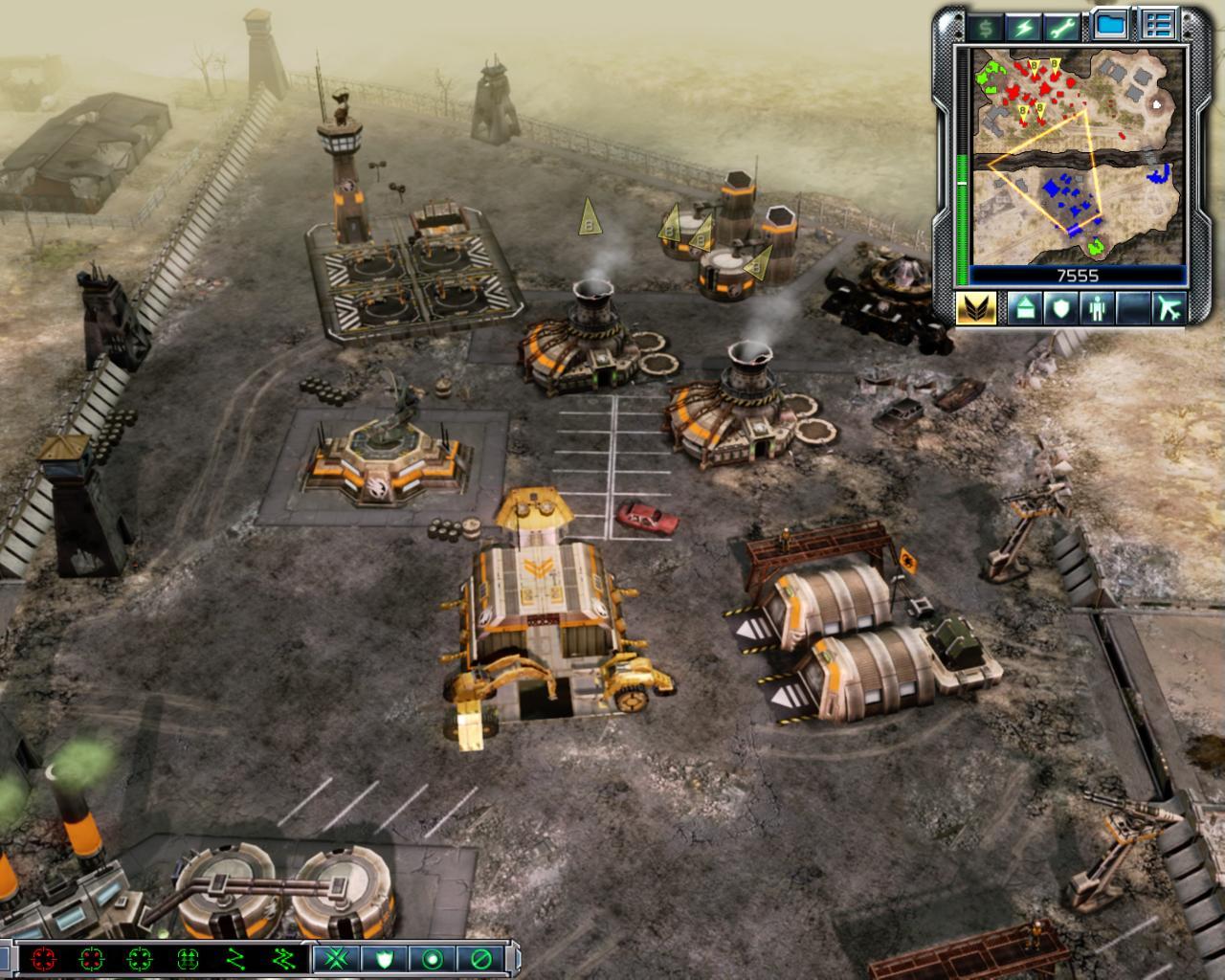Select the single zigzag path command

coord(235,958)
